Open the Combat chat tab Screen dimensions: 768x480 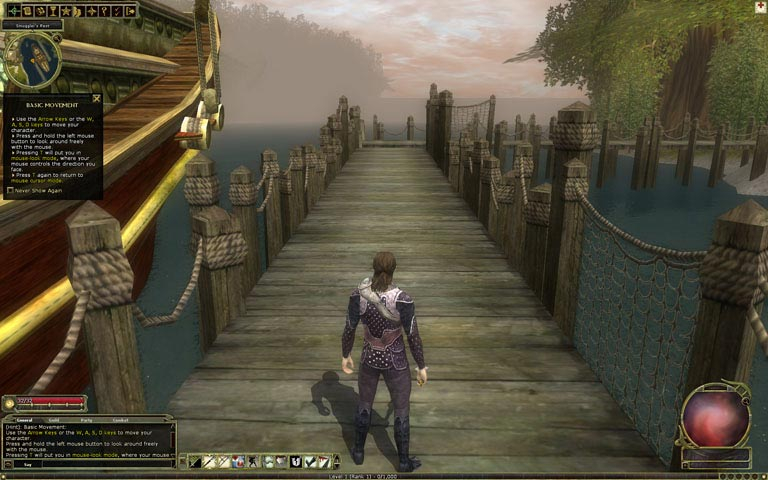(119, 420)
